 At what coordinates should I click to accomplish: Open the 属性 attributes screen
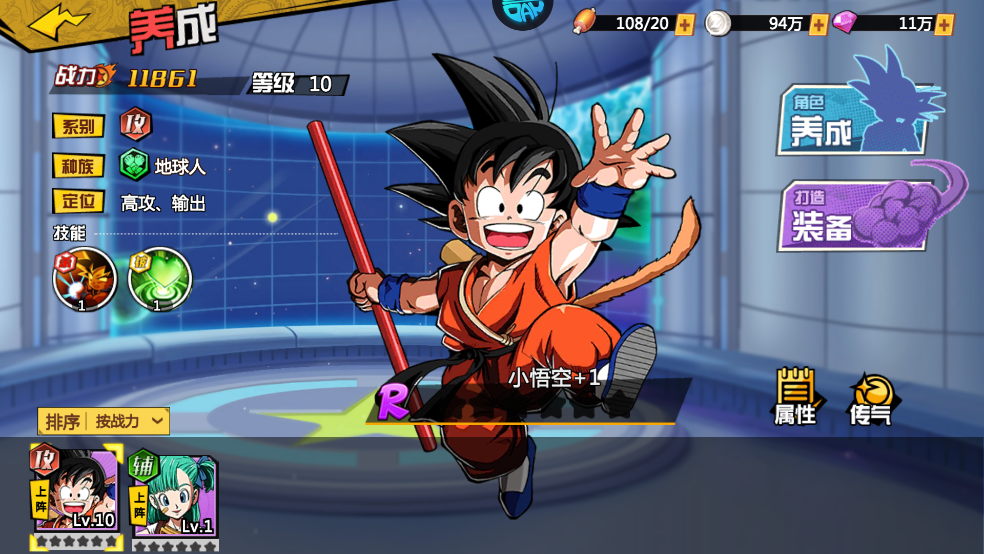[x=796, y=397]
